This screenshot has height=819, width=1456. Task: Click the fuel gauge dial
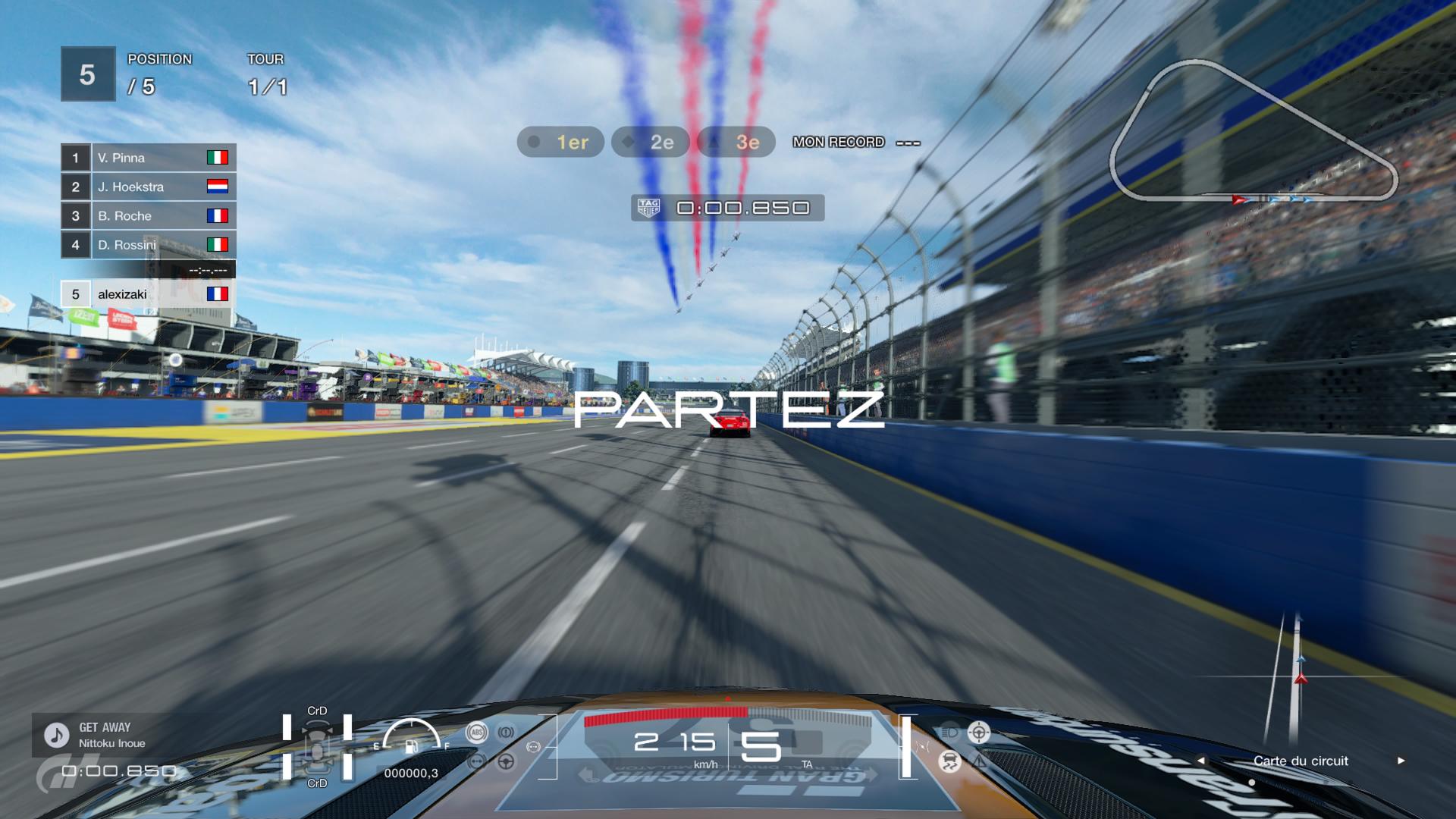pyautogui.click(x=412, y=736)
